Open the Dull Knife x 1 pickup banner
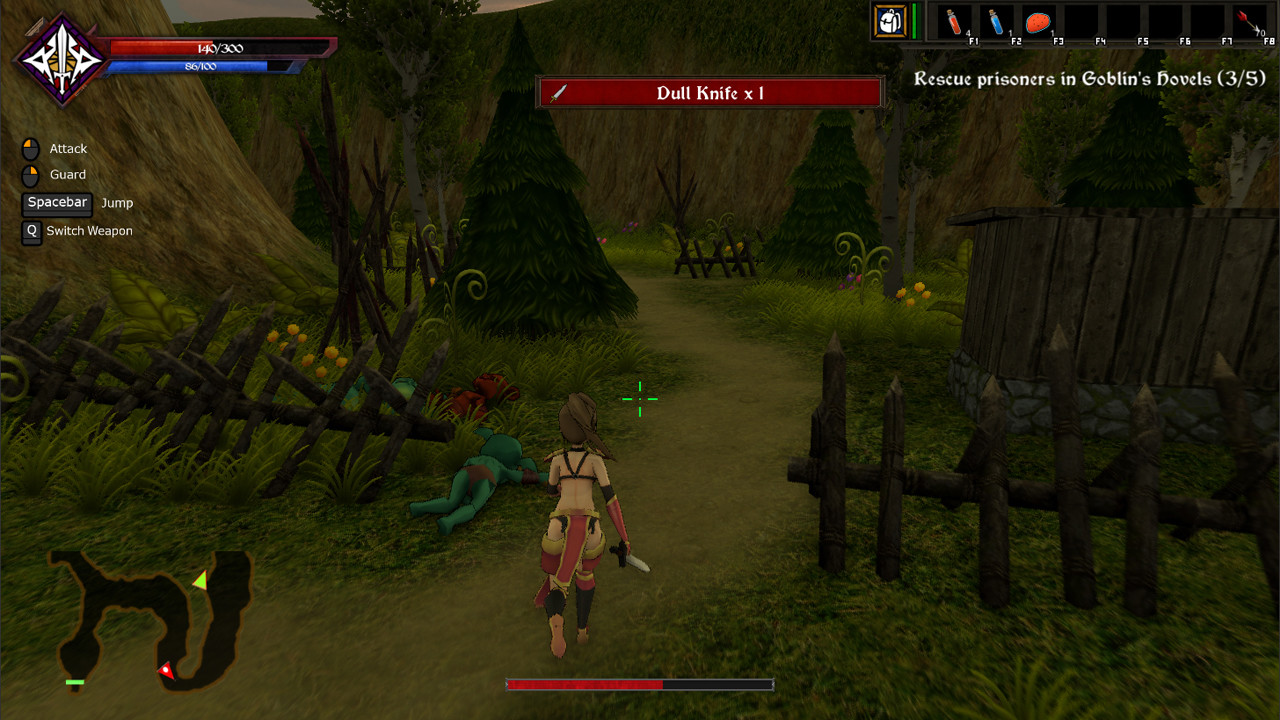 pyautogui.click(x=710, y=92)
